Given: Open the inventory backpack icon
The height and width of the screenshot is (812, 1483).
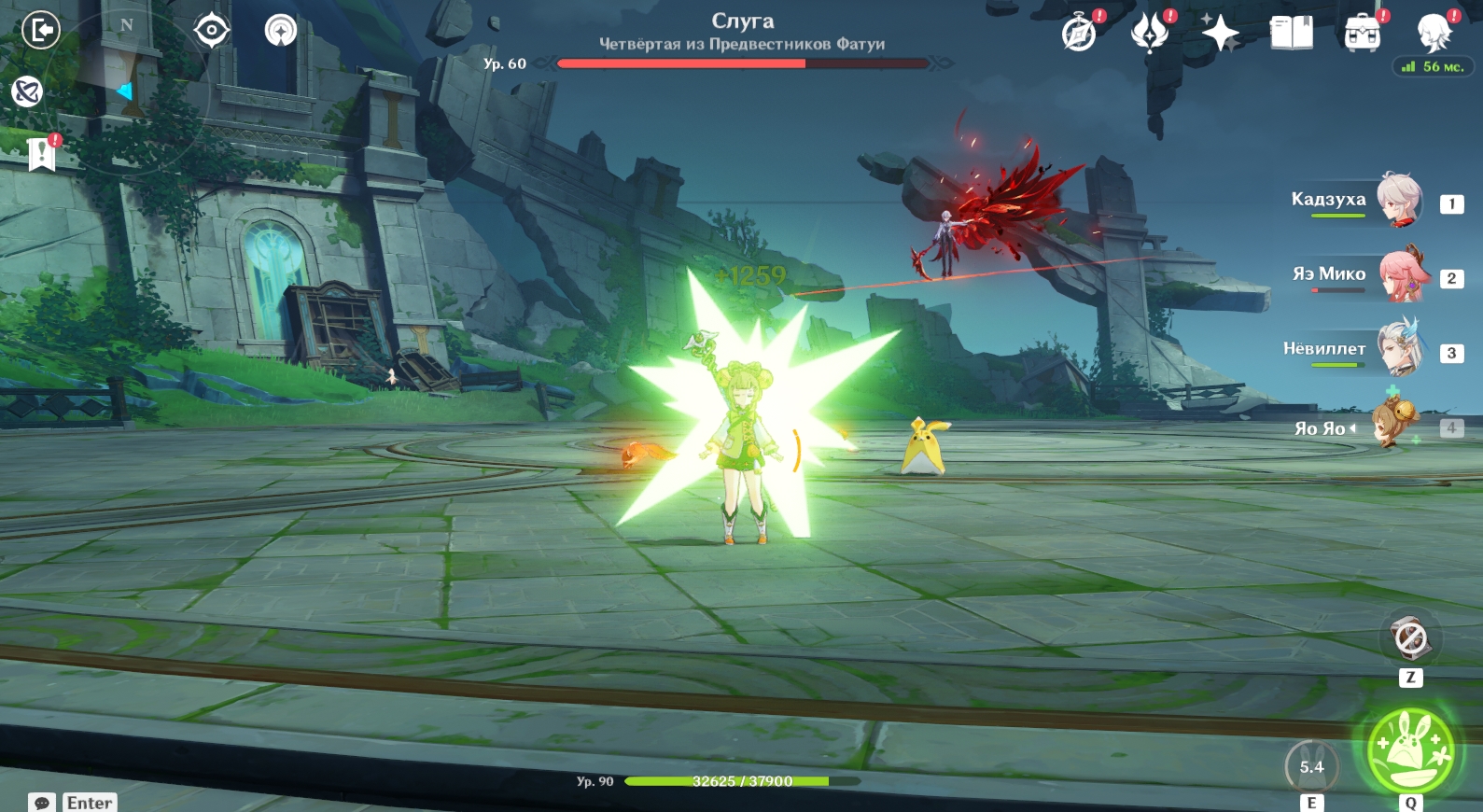Looking at the screenshot, I should pos(1362,34).
